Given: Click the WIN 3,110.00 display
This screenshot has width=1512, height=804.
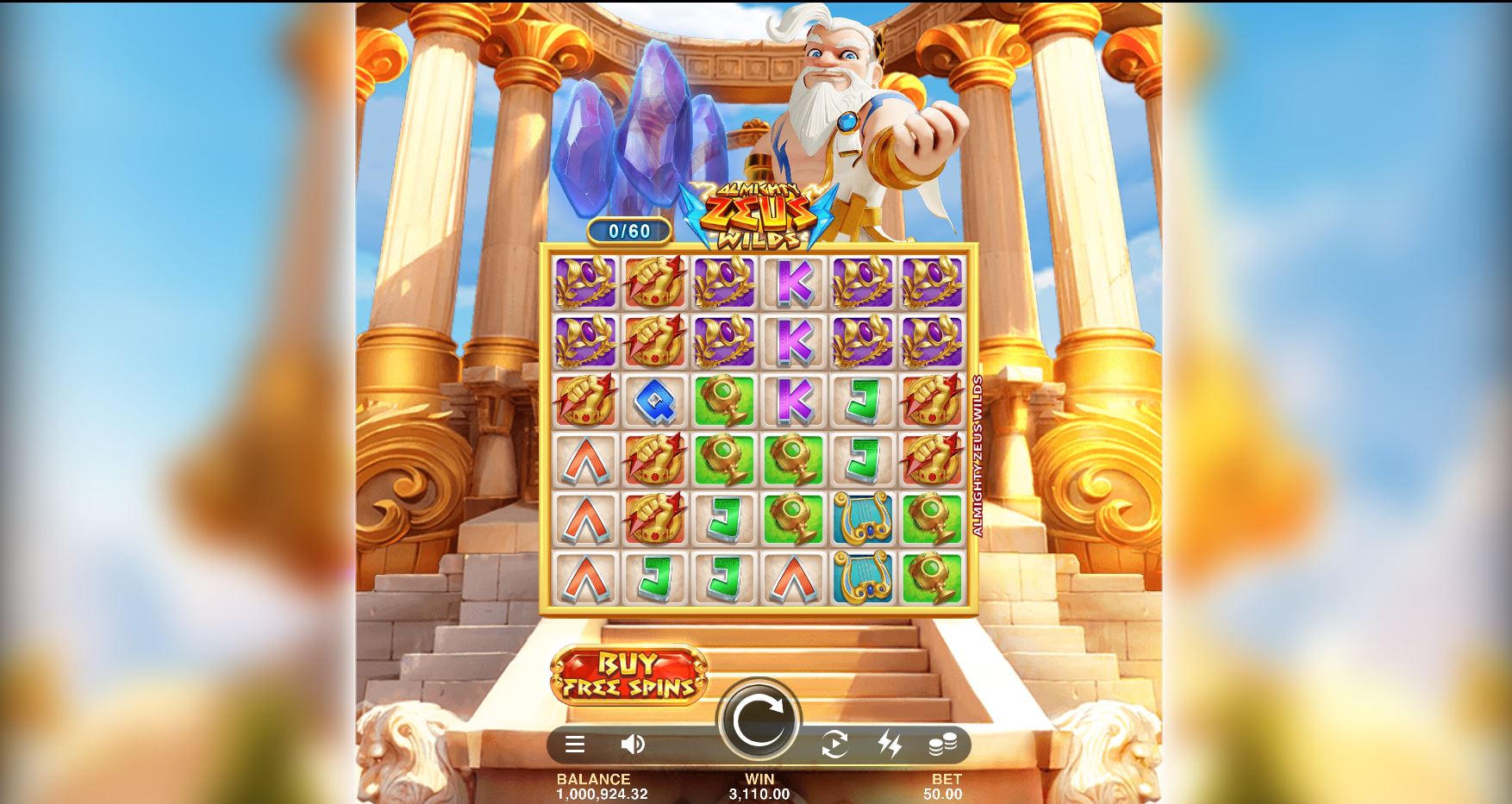Looking at the screenshot, I should click(x=756, y=785).
